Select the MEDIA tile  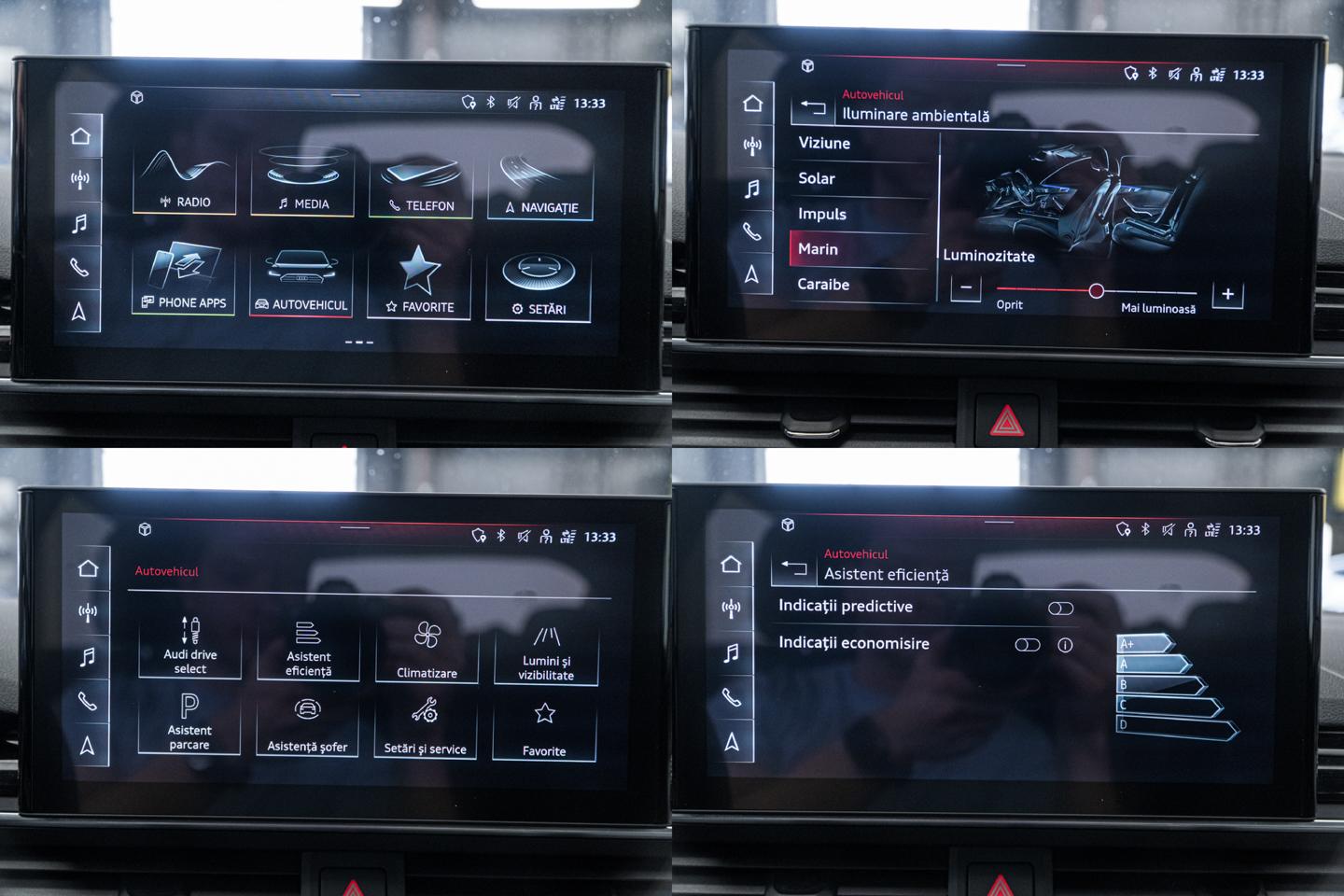pyautogui.click(x=303, y=183)
